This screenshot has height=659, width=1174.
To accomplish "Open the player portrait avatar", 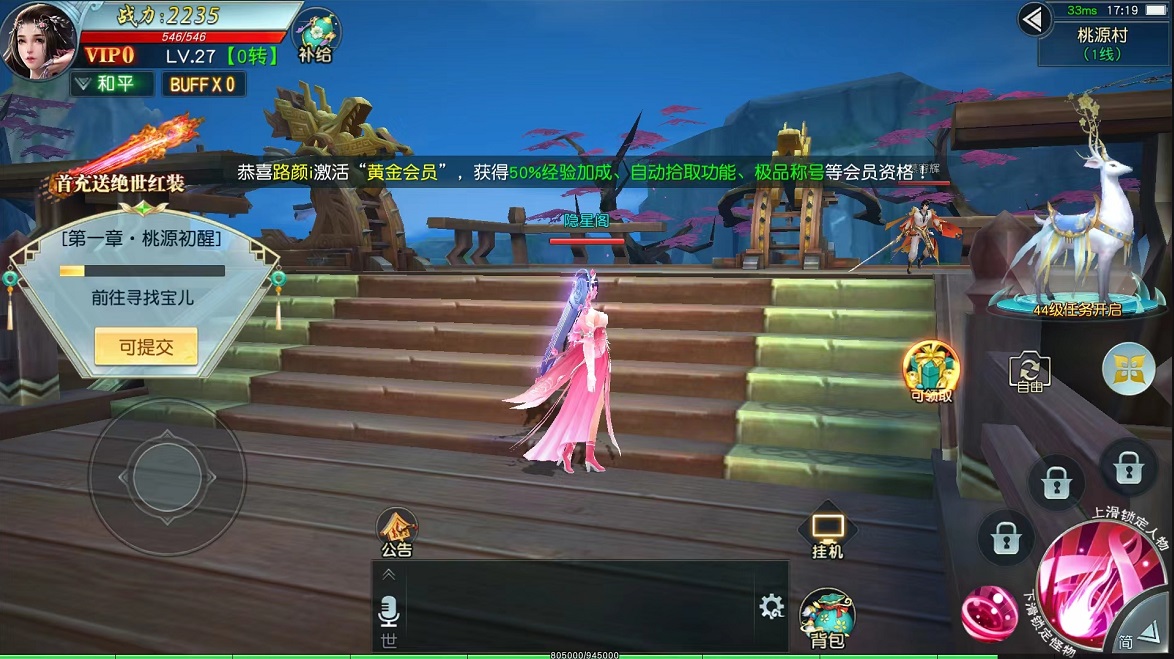I will point(39,40).
